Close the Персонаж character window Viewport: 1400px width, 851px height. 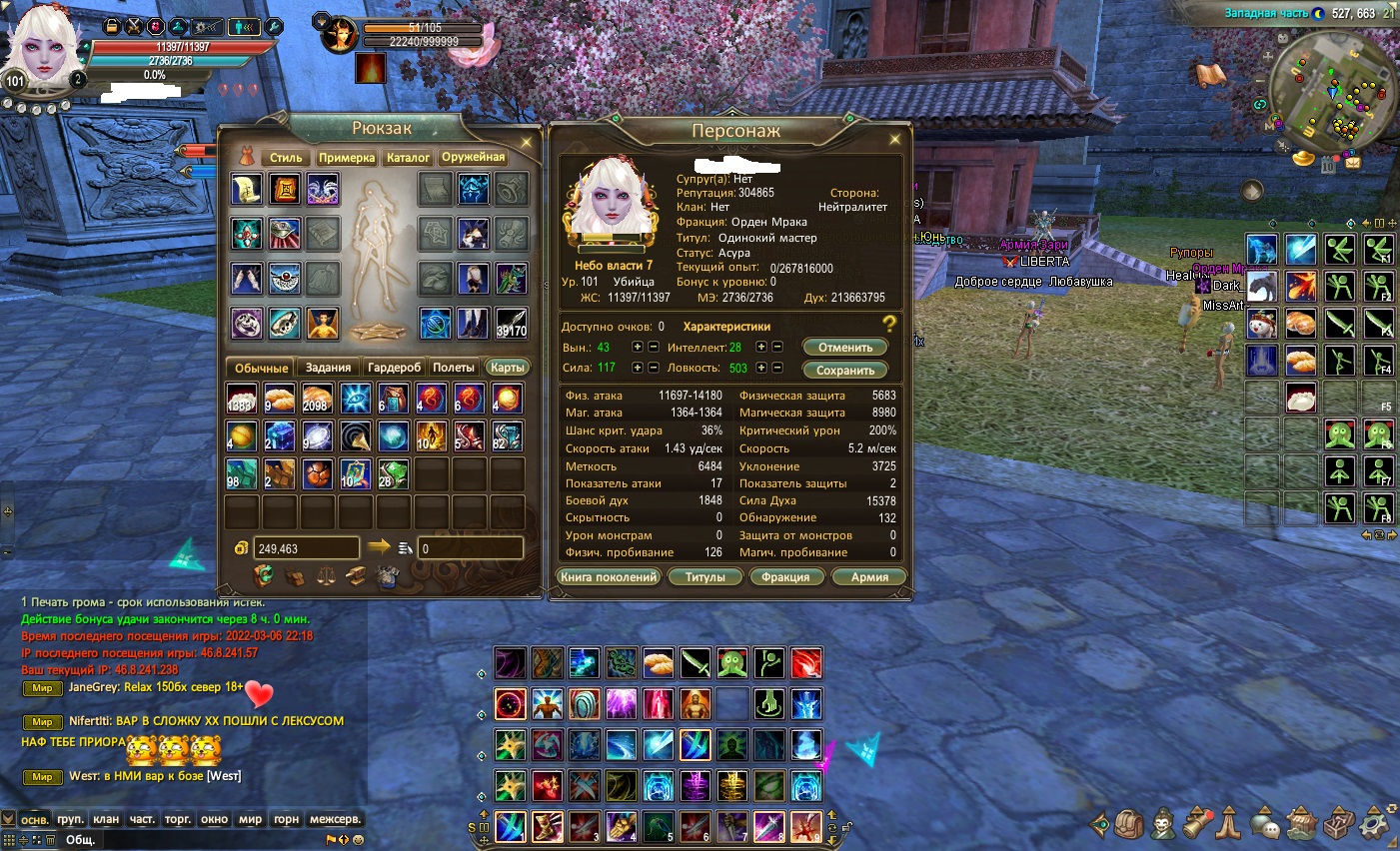894,140
